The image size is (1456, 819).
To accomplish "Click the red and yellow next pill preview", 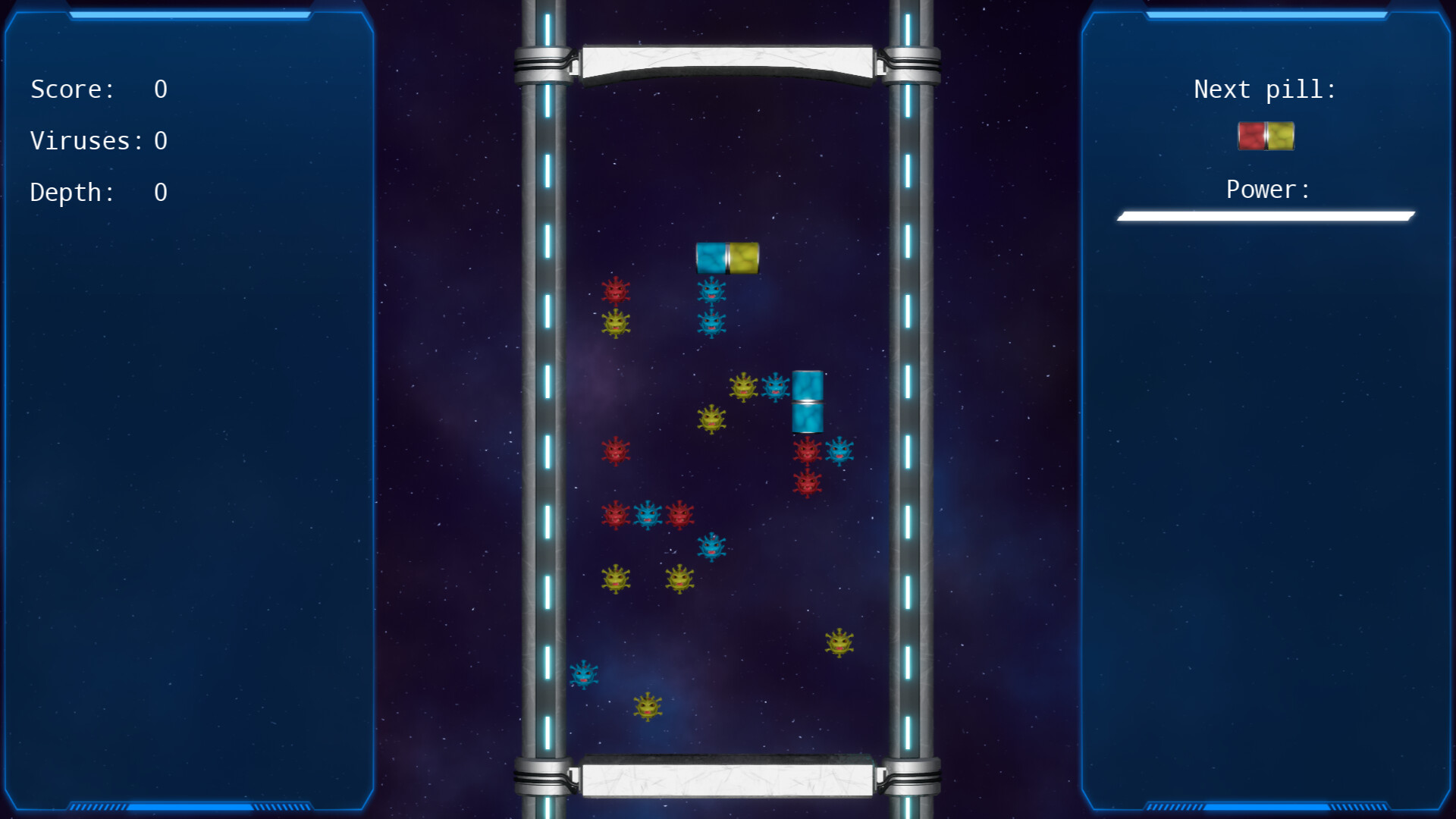I will (1265, 136).
